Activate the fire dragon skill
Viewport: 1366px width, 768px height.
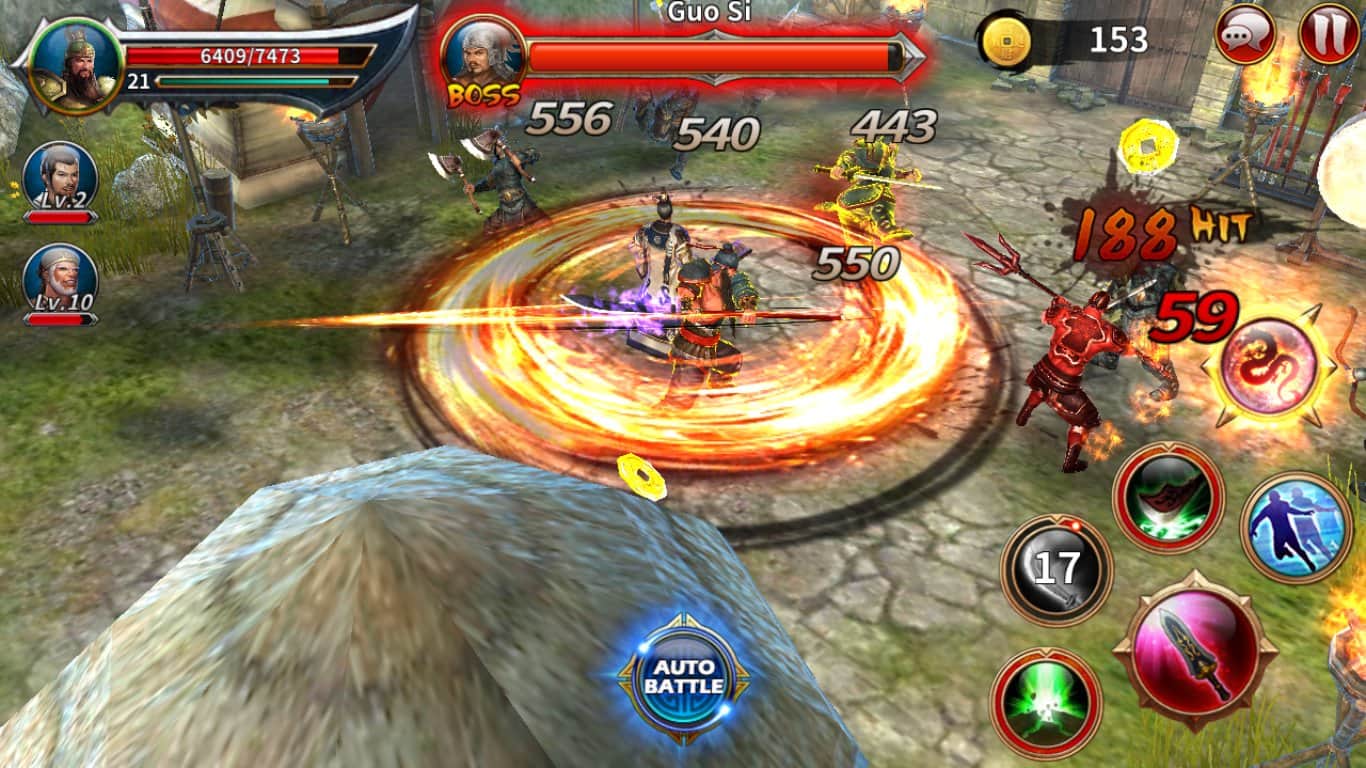pyautogui.click(x=1268, y=366)
